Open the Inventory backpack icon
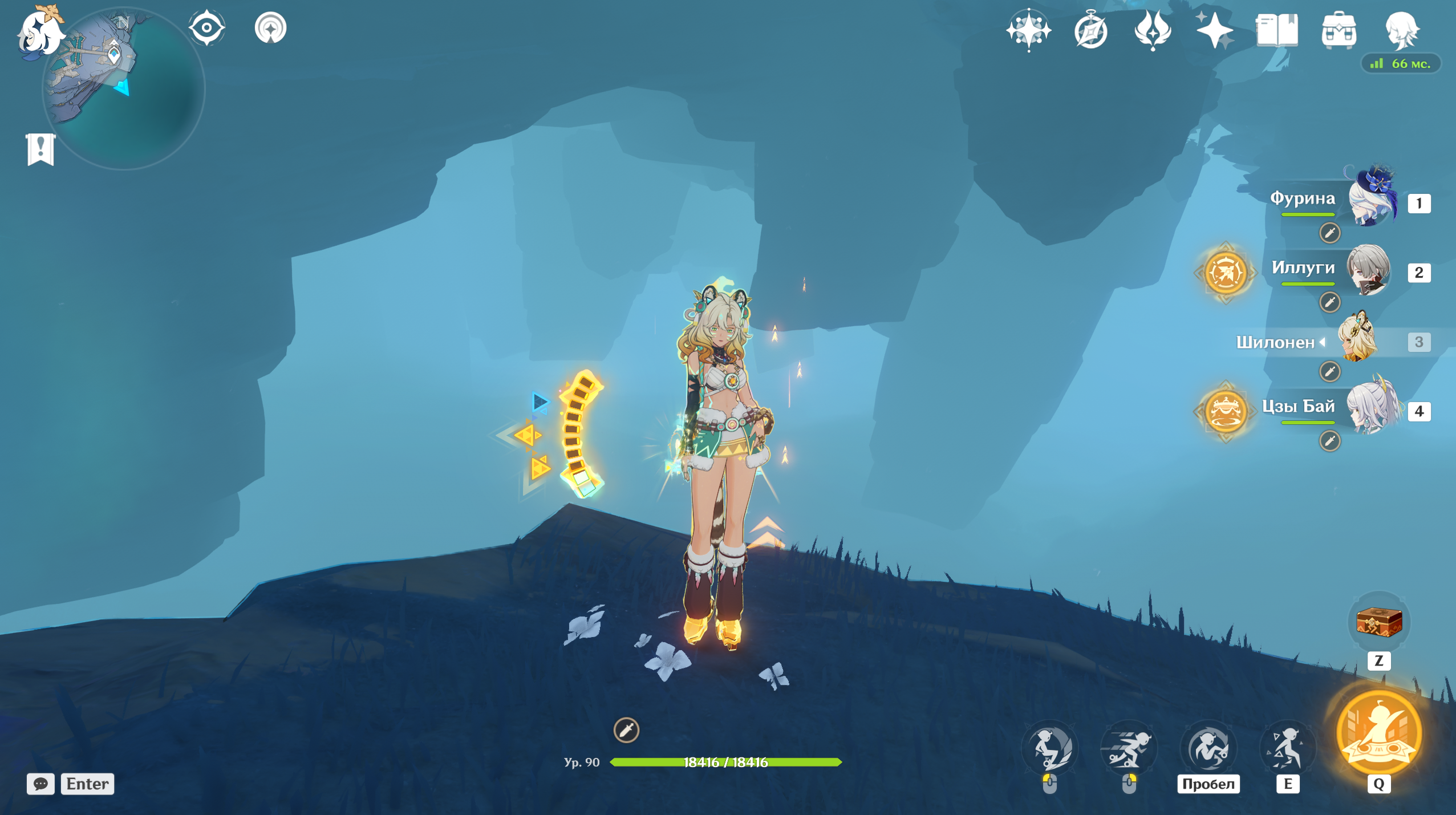Viewport: 1456px width, 815px height. [x=1339, y=30]
